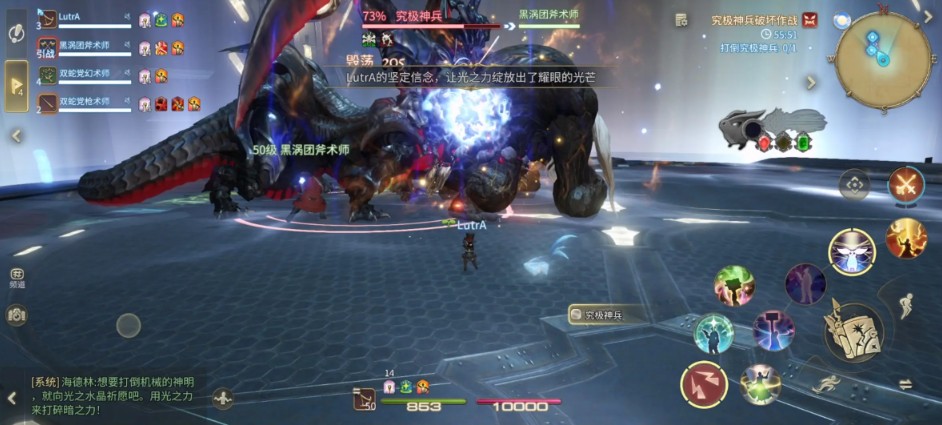Expand the objective tracker arrow below the timer

pos(811,83)
